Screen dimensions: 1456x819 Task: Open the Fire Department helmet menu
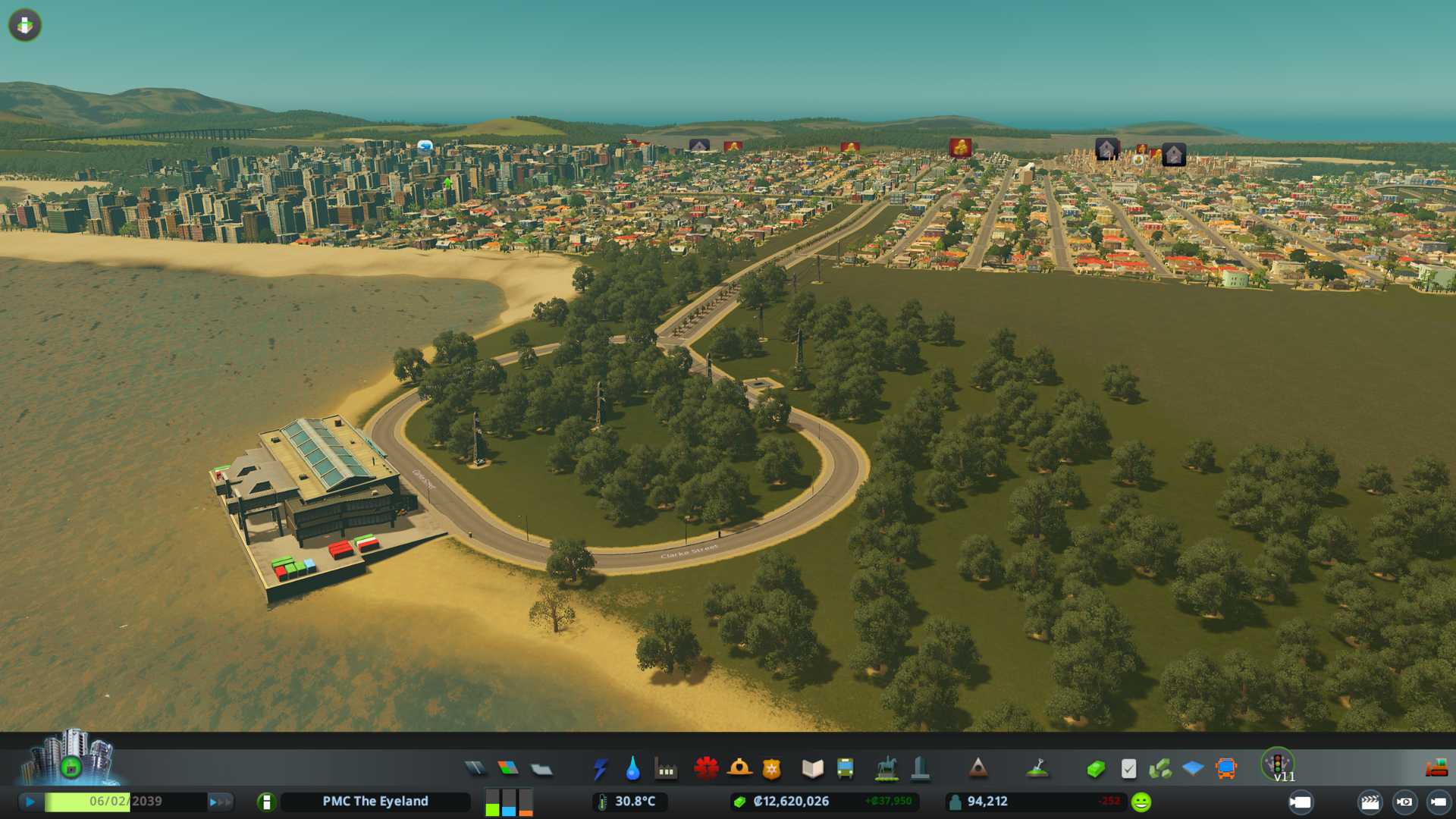[x=739, y=769]
